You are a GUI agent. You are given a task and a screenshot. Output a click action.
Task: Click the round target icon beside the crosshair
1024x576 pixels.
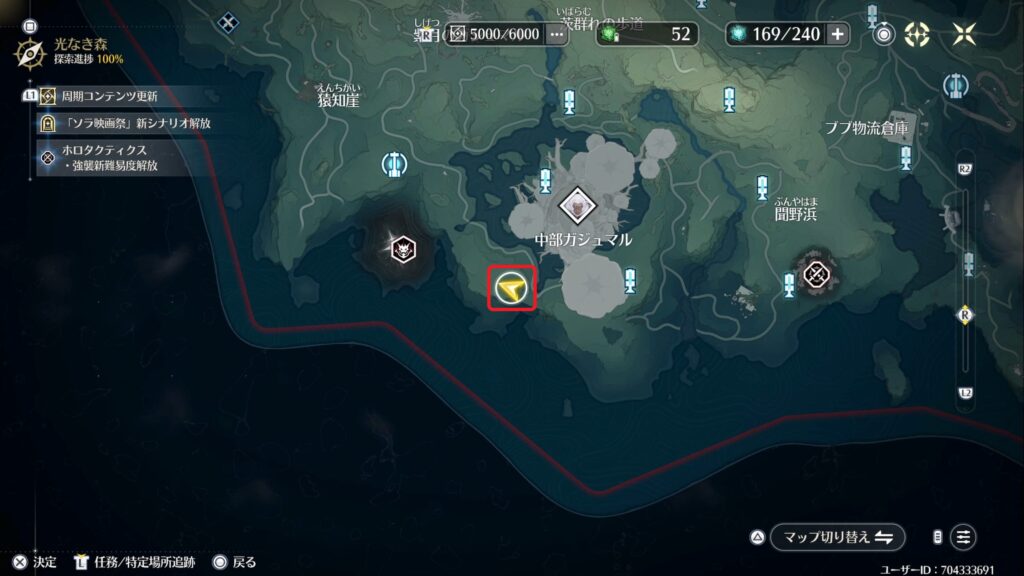click(884, 34)
